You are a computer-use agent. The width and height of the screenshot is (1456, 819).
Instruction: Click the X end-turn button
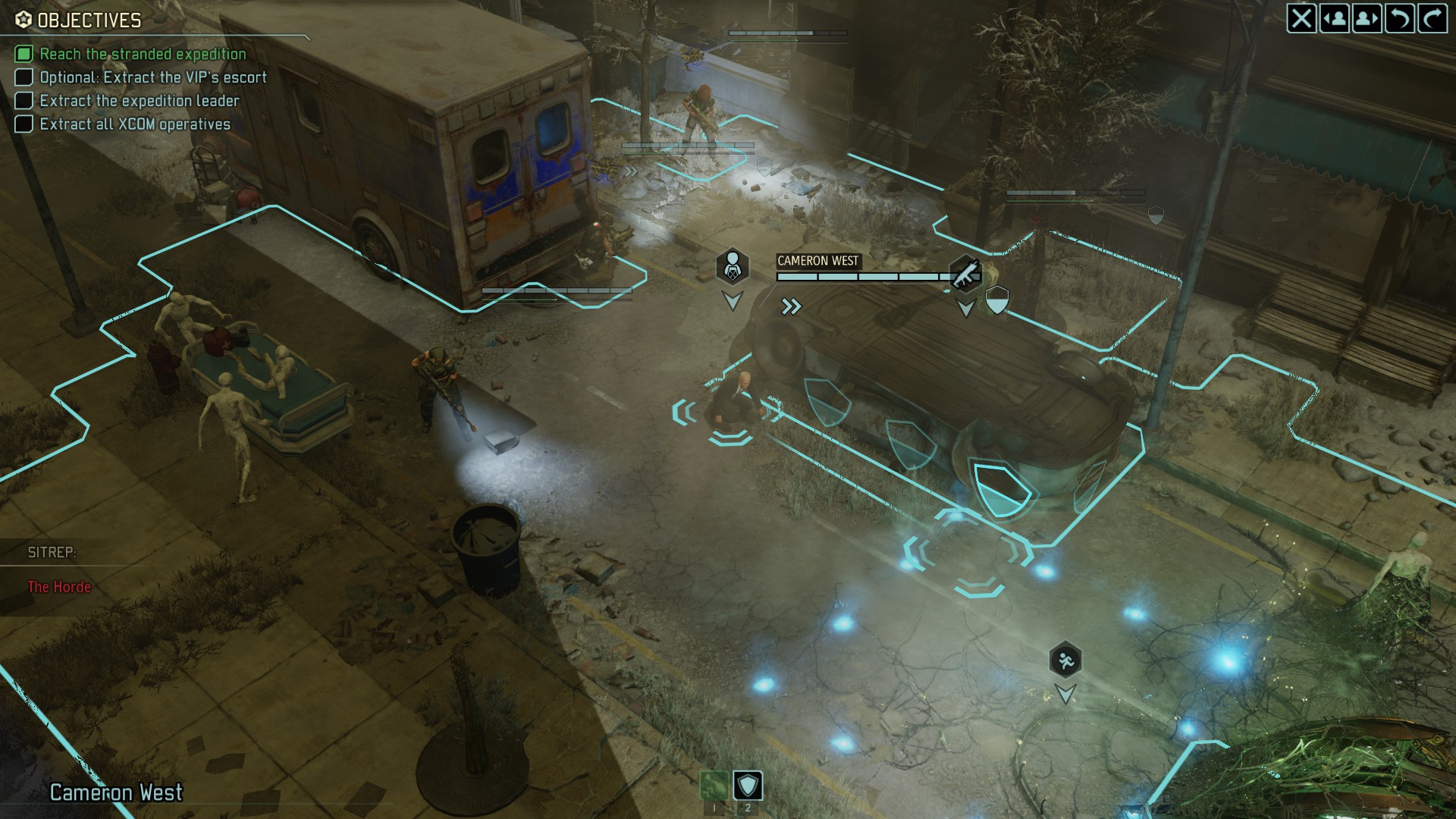tap(1301, 18)
